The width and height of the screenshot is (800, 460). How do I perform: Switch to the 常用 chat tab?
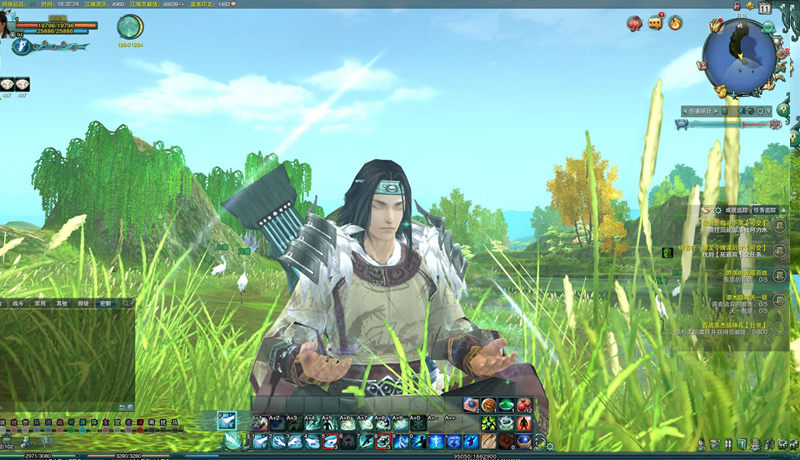pyautogui.click(x=40, y=302)
